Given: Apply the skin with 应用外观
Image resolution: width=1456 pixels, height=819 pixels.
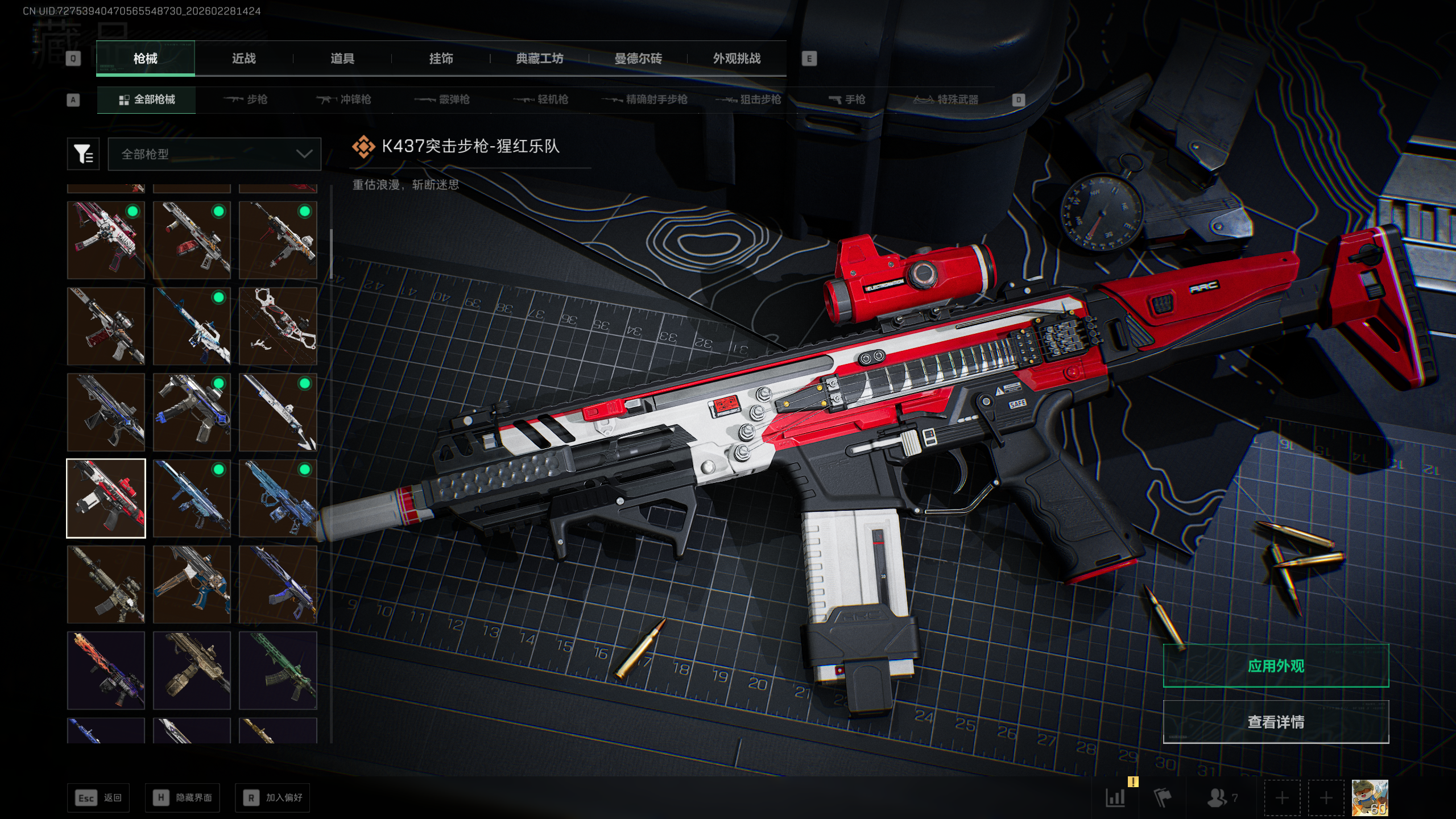Looking at the screenshot, I should (1276, 666).
